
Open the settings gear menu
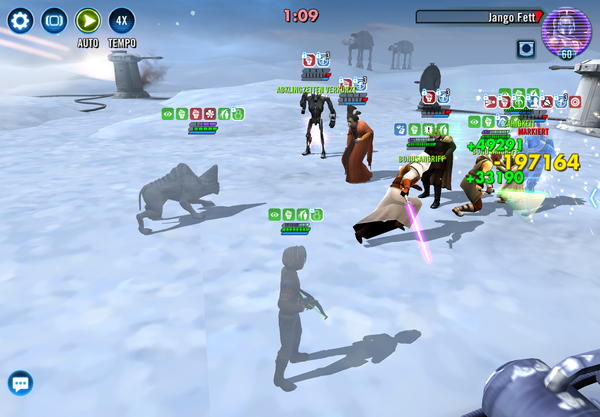pos(20,20)
